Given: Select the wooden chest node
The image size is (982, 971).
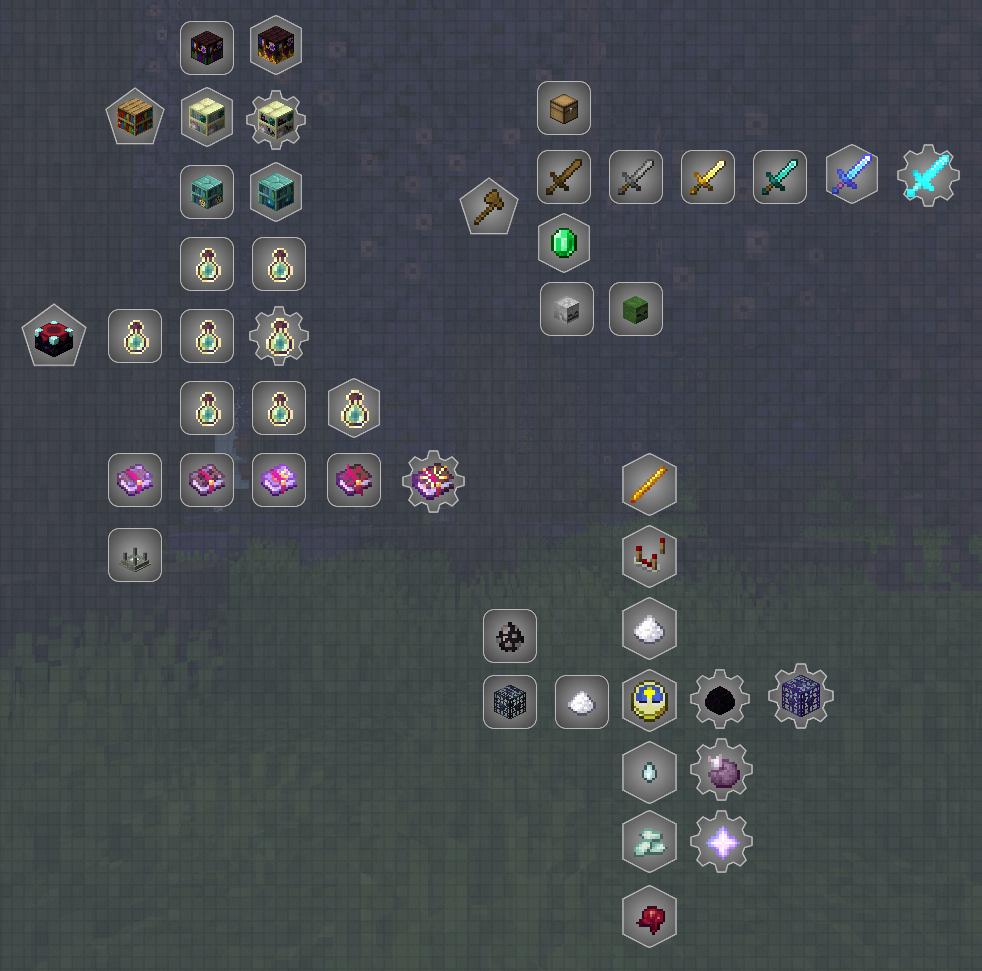Looking at the screenshot, I should coord(564,108).
